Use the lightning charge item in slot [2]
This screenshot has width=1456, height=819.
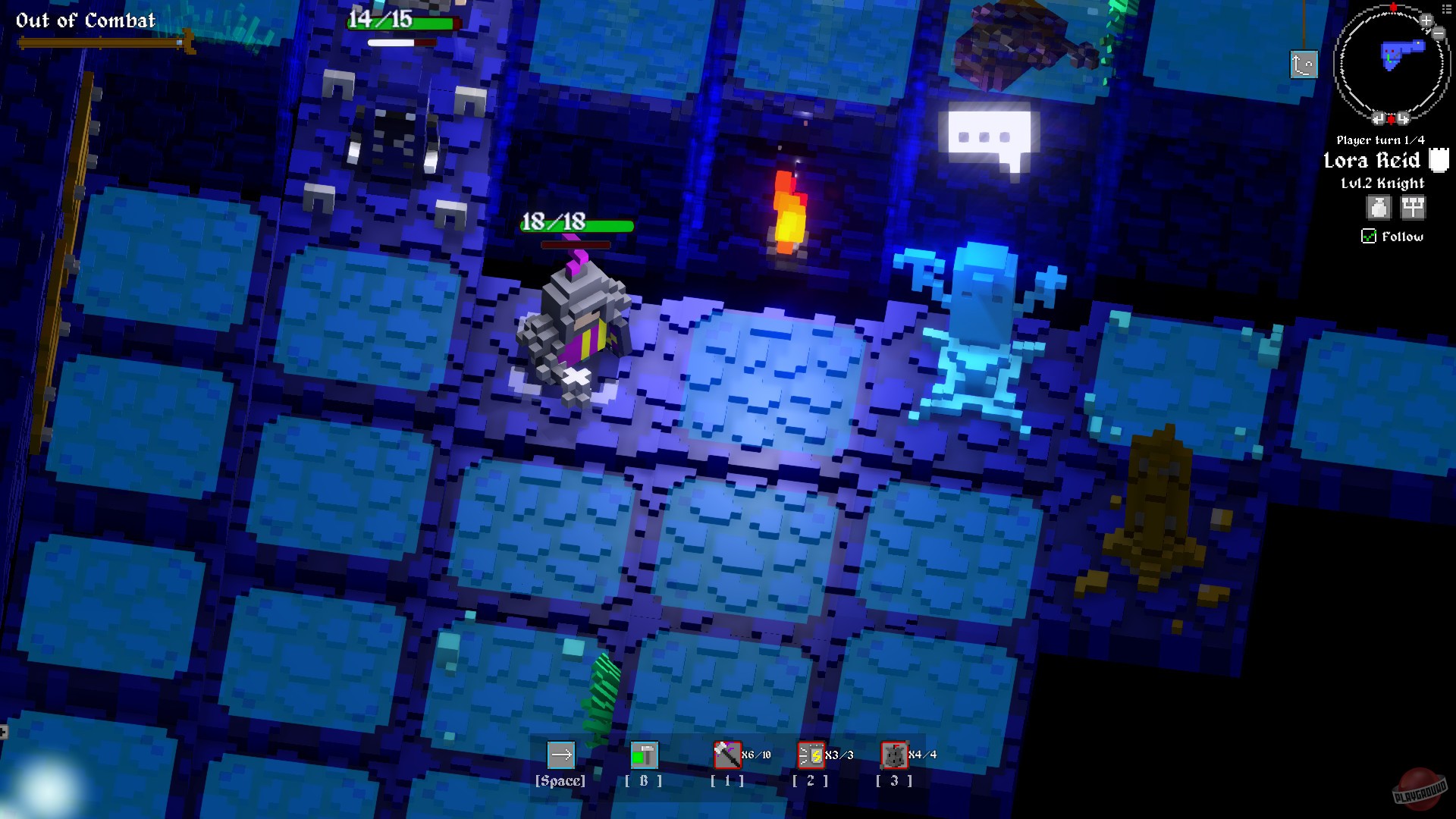tap(809, 755)
